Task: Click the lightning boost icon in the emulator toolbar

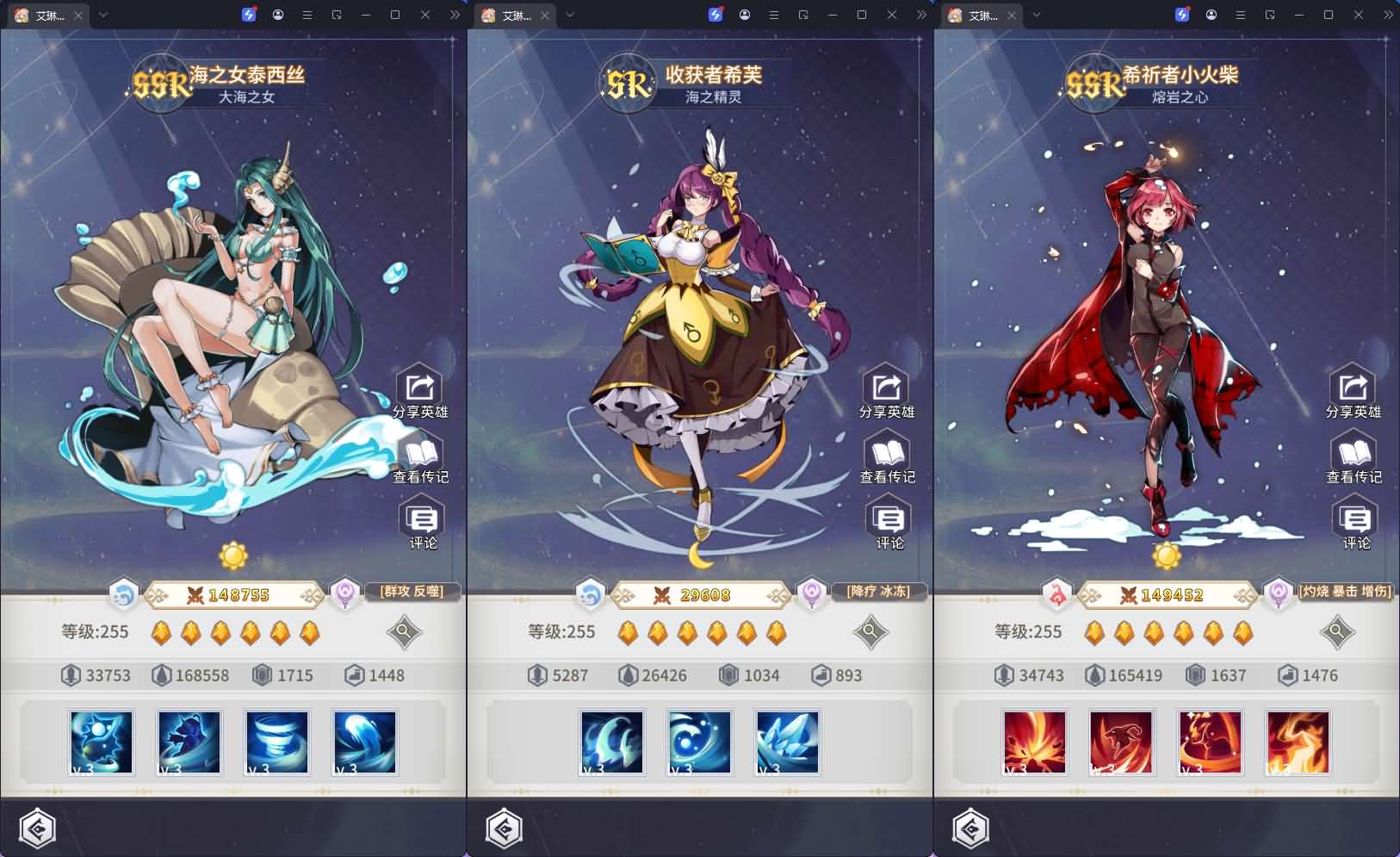Action: [x=247, y=13]
